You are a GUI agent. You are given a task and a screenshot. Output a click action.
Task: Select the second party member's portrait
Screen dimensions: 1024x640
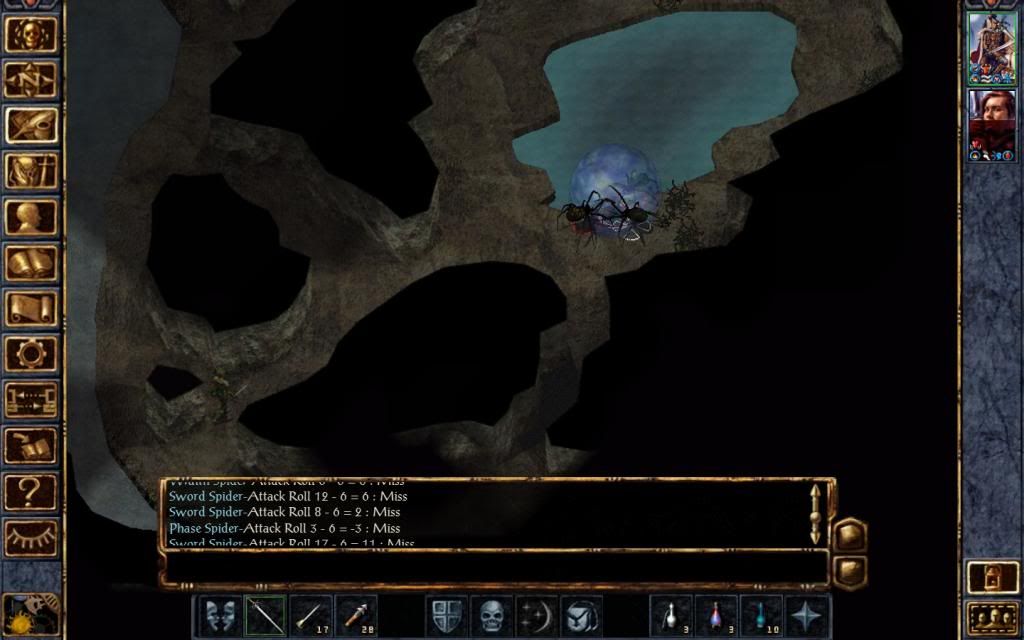point(992,124)
